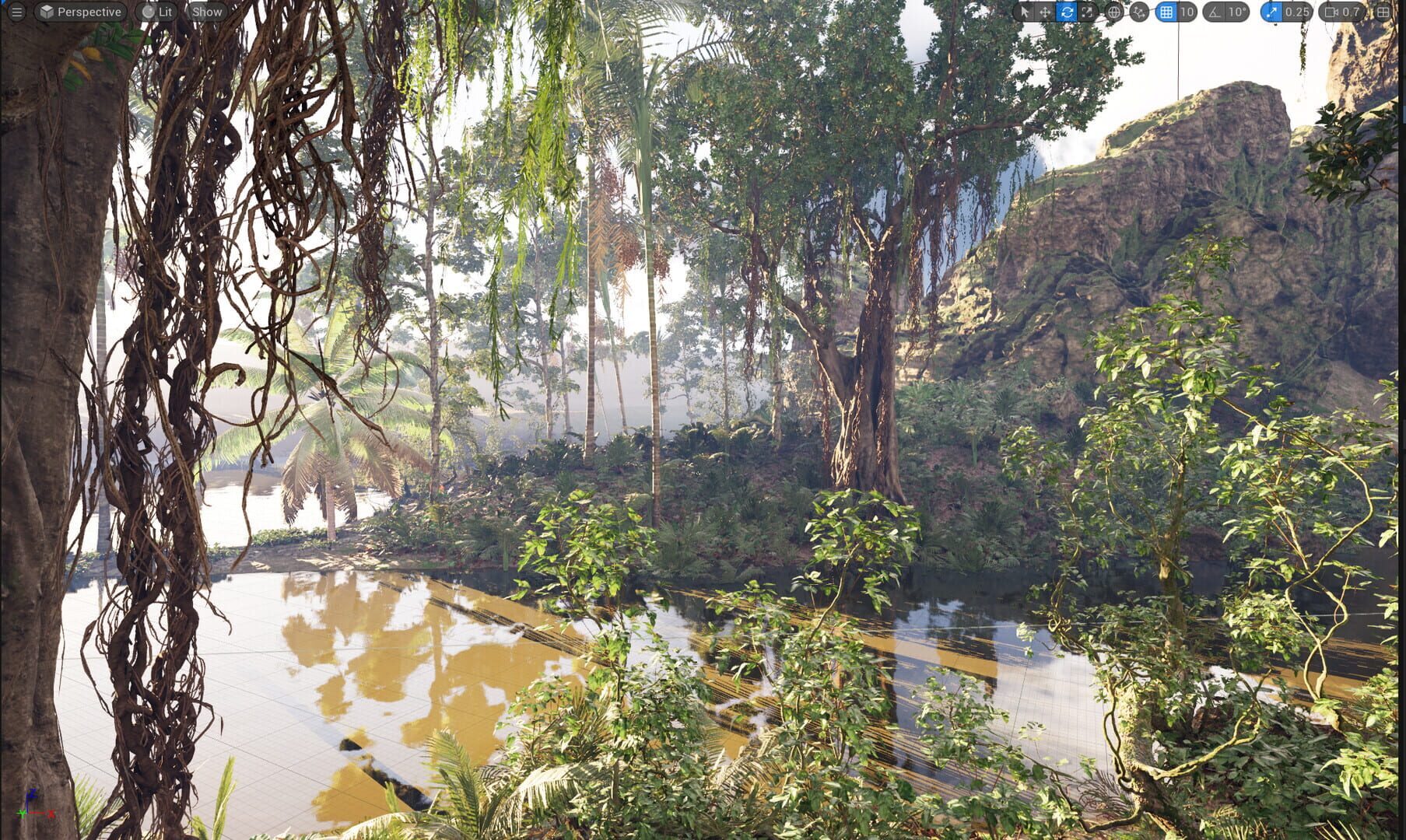This screenshot has width=1406, height=840.
Task: Select the object selection arrow tool
Action: tap(1024, 12)
